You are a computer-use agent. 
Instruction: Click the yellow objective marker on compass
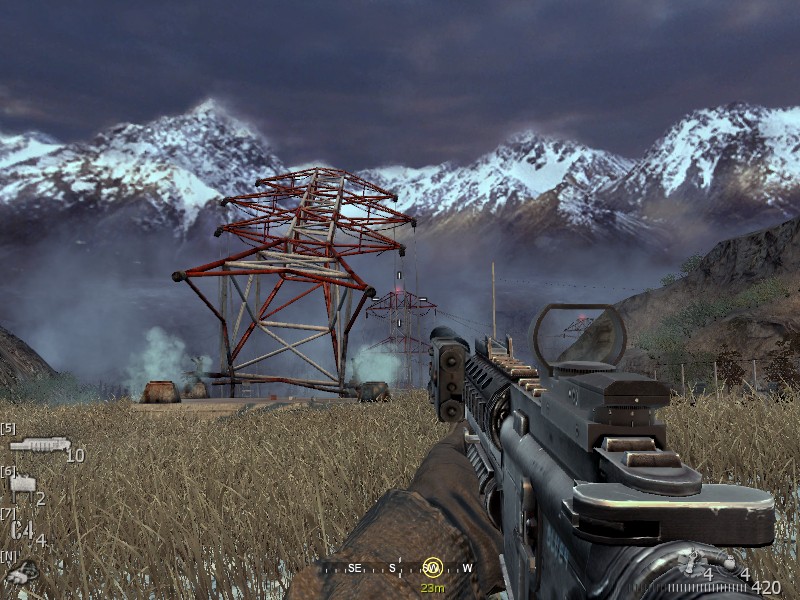[x=432, y=567]
